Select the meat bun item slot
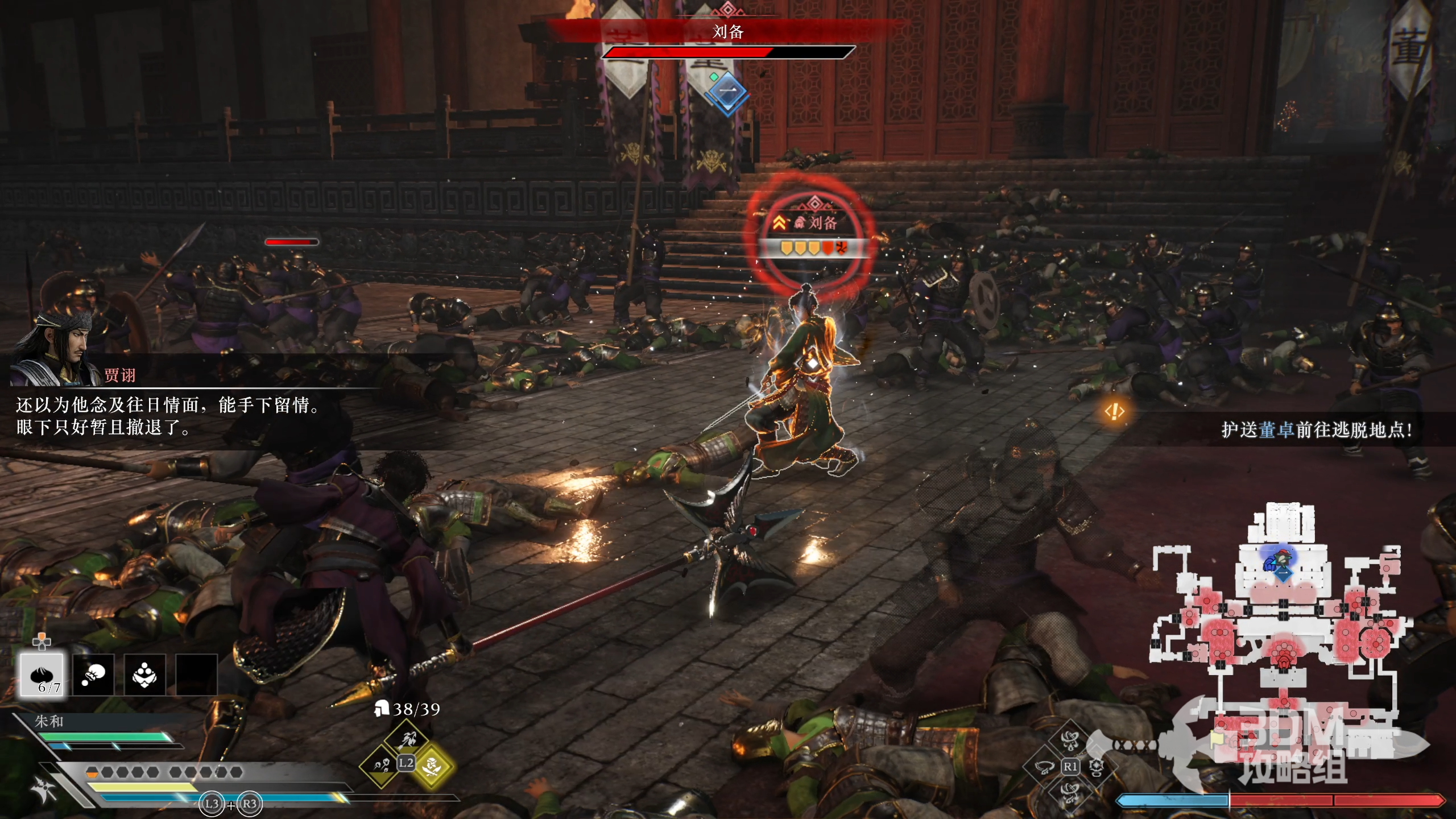Screen dimensions: 1456x819 click(43, 675)
